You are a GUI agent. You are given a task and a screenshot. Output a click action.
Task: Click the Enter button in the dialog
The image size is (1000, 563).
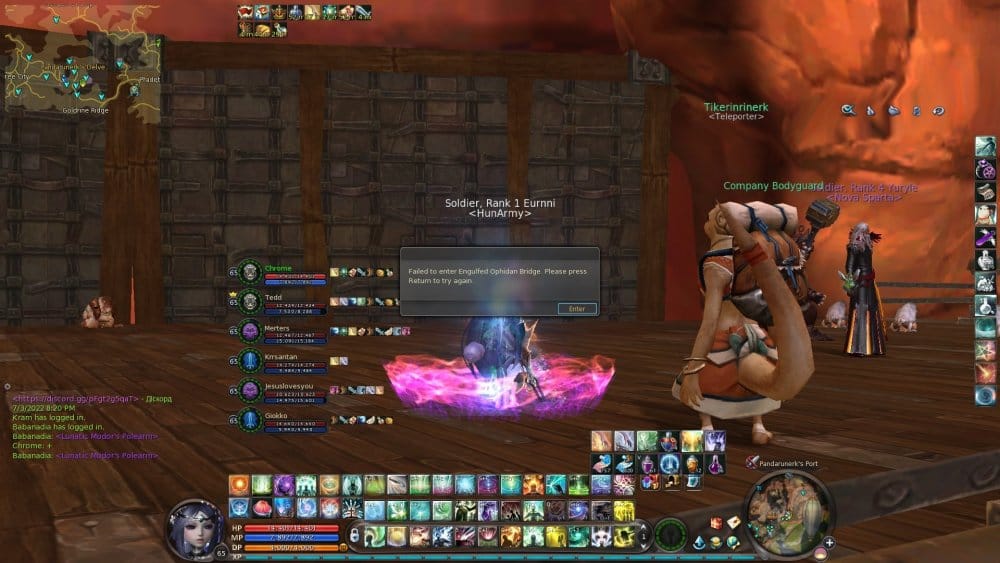577,309
